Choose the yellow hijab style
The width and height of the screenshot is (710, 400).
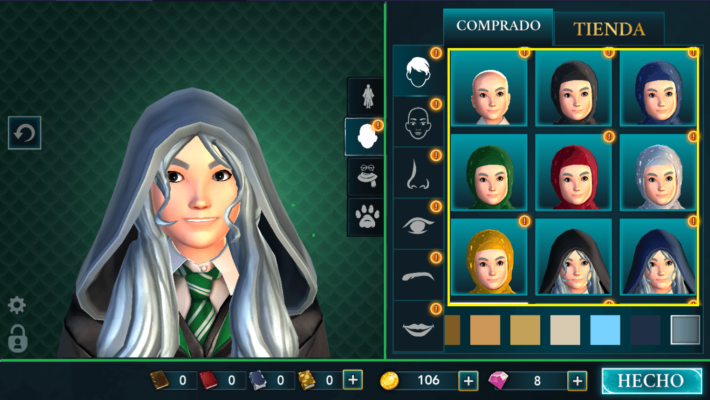click(489, 256)
